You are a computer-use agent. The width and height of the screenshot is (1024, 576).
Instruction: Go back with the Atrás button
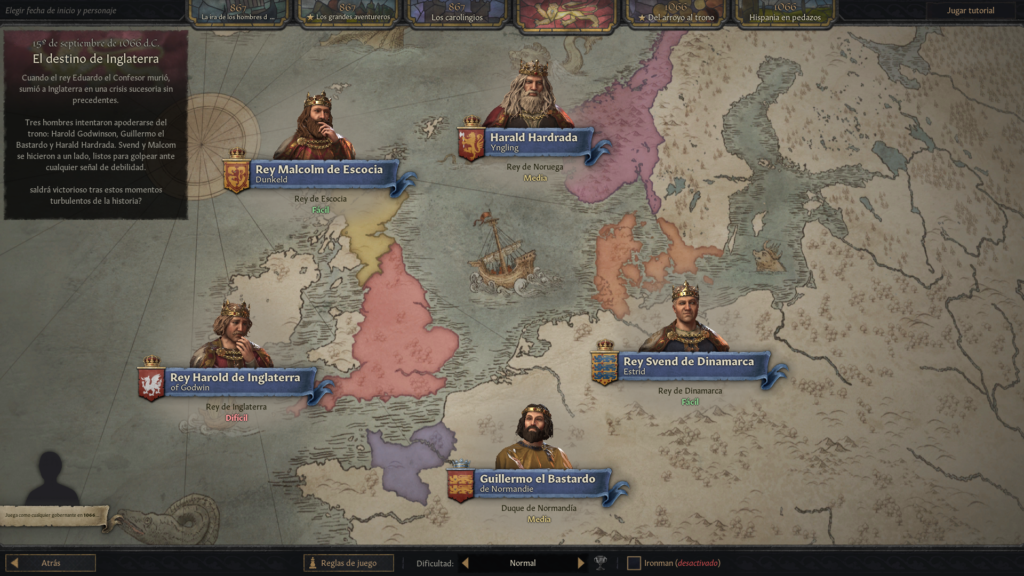point(51,563)
